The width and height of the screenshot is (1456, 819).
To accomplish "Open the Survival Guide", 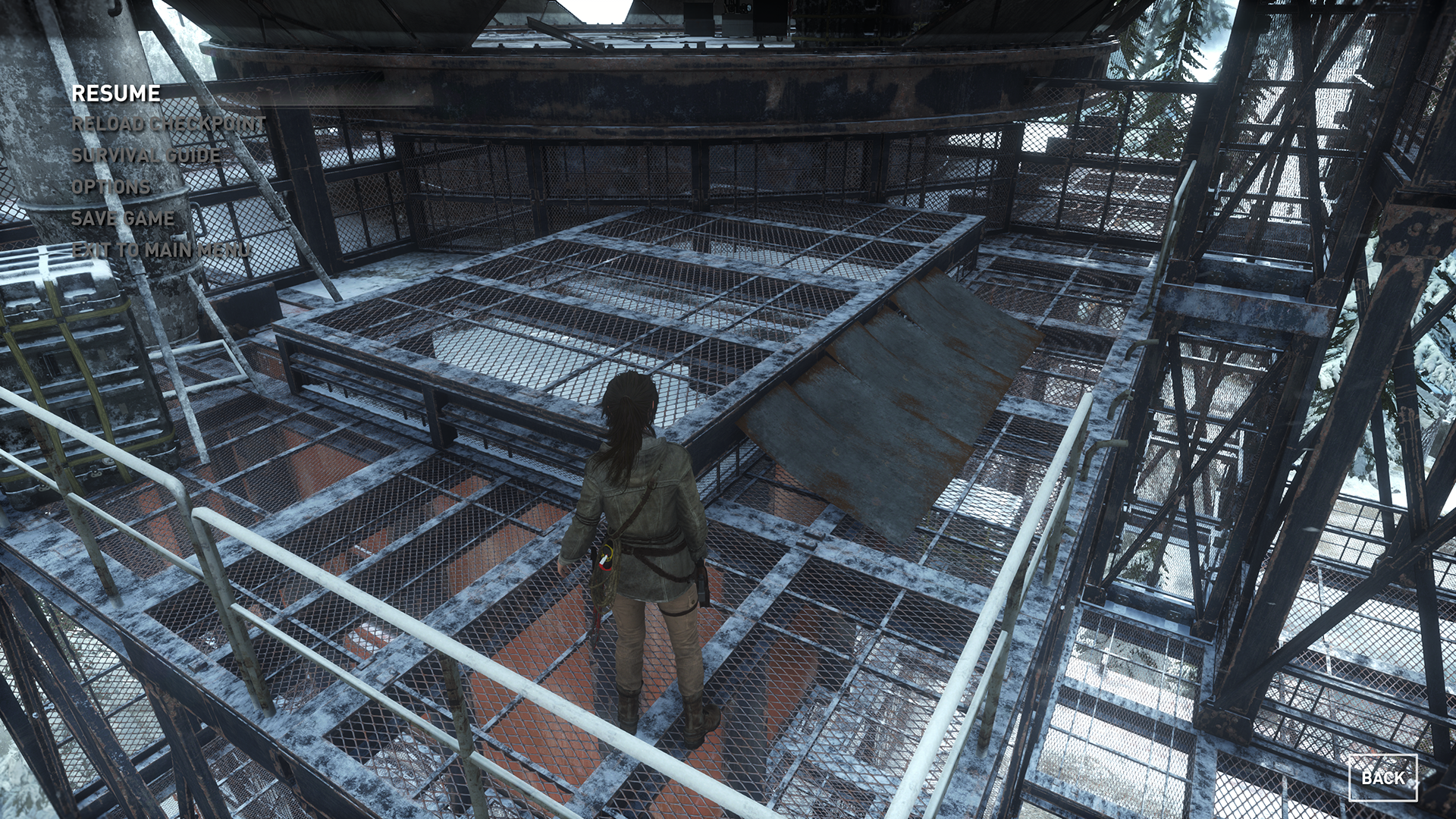I will coord(146,155).
